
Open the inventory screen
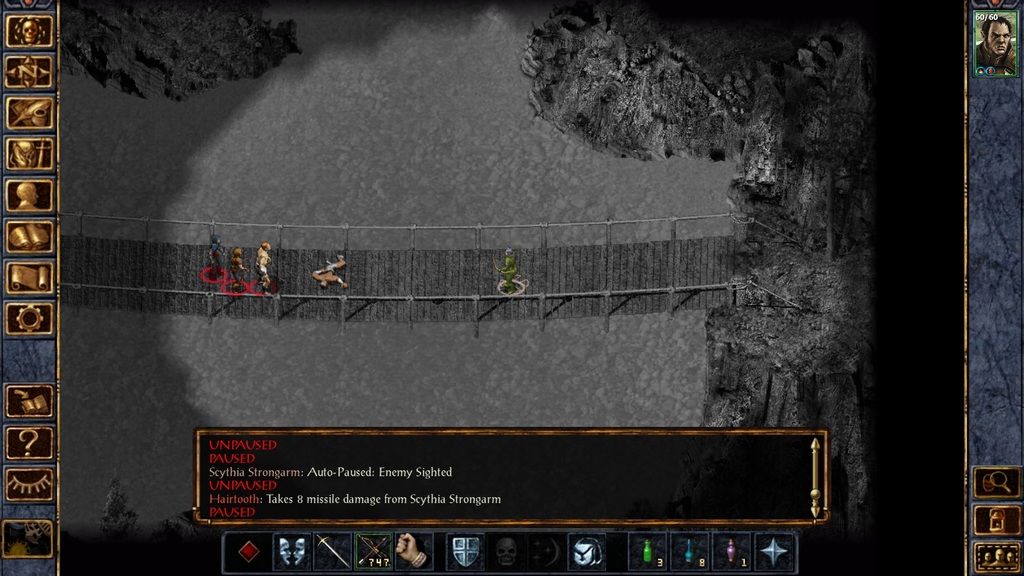[29, 154]
